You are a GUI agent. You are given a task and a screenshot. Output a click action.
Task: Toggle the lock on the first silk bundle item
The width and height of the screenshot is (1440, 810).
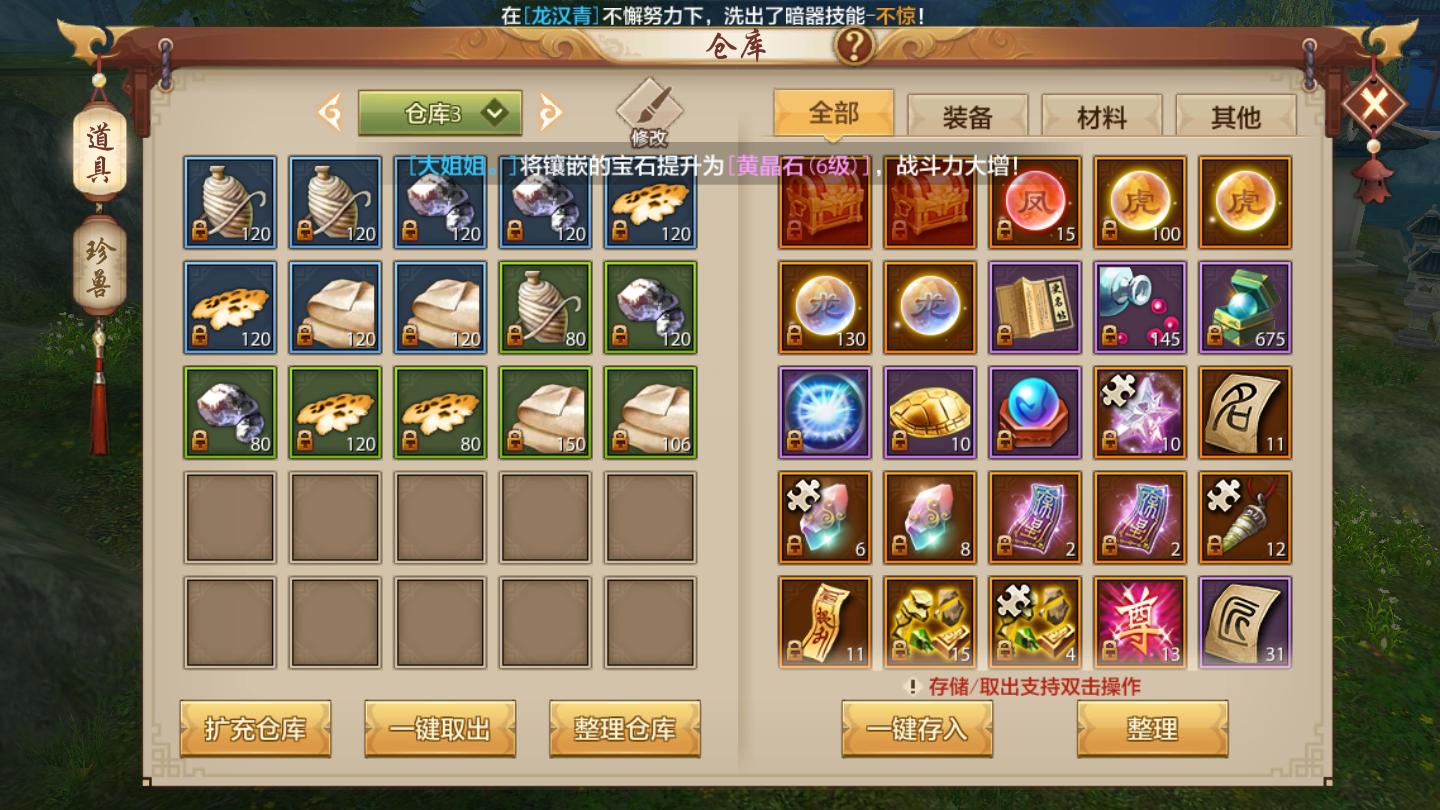click(200, 232)
